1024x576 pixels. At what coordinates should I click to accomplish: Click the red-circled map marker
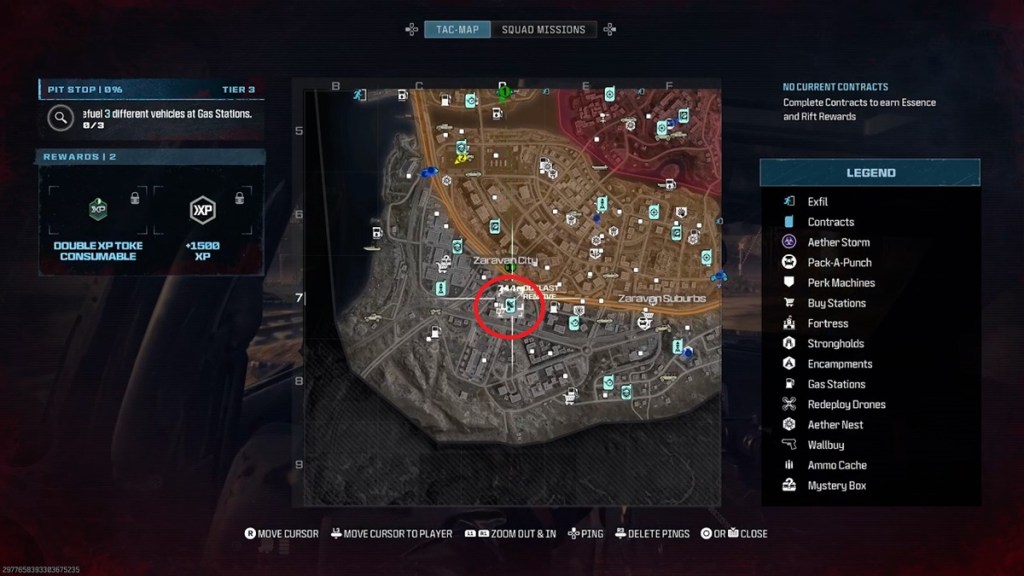point(508,305)
